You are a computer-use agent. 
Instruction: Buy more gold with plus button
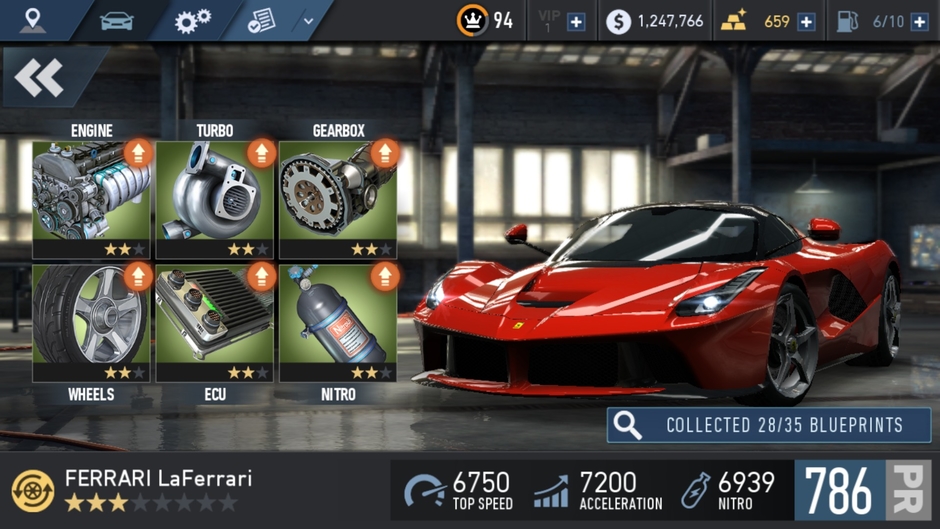(806, 21)
